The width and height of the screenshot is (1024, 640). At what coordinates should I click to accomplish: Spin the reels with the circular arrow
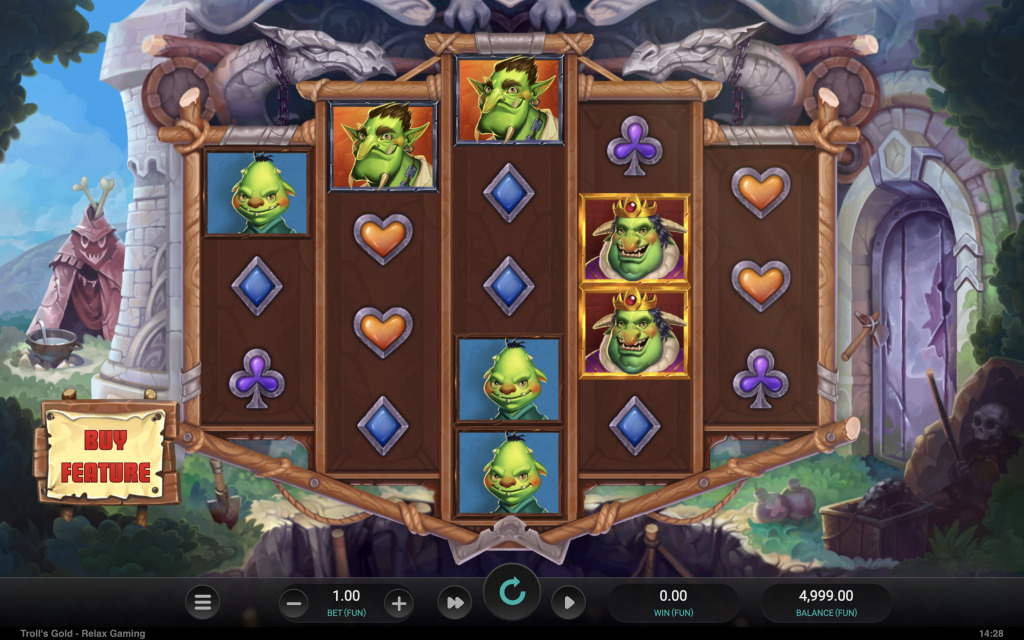[x=512, y=593]
